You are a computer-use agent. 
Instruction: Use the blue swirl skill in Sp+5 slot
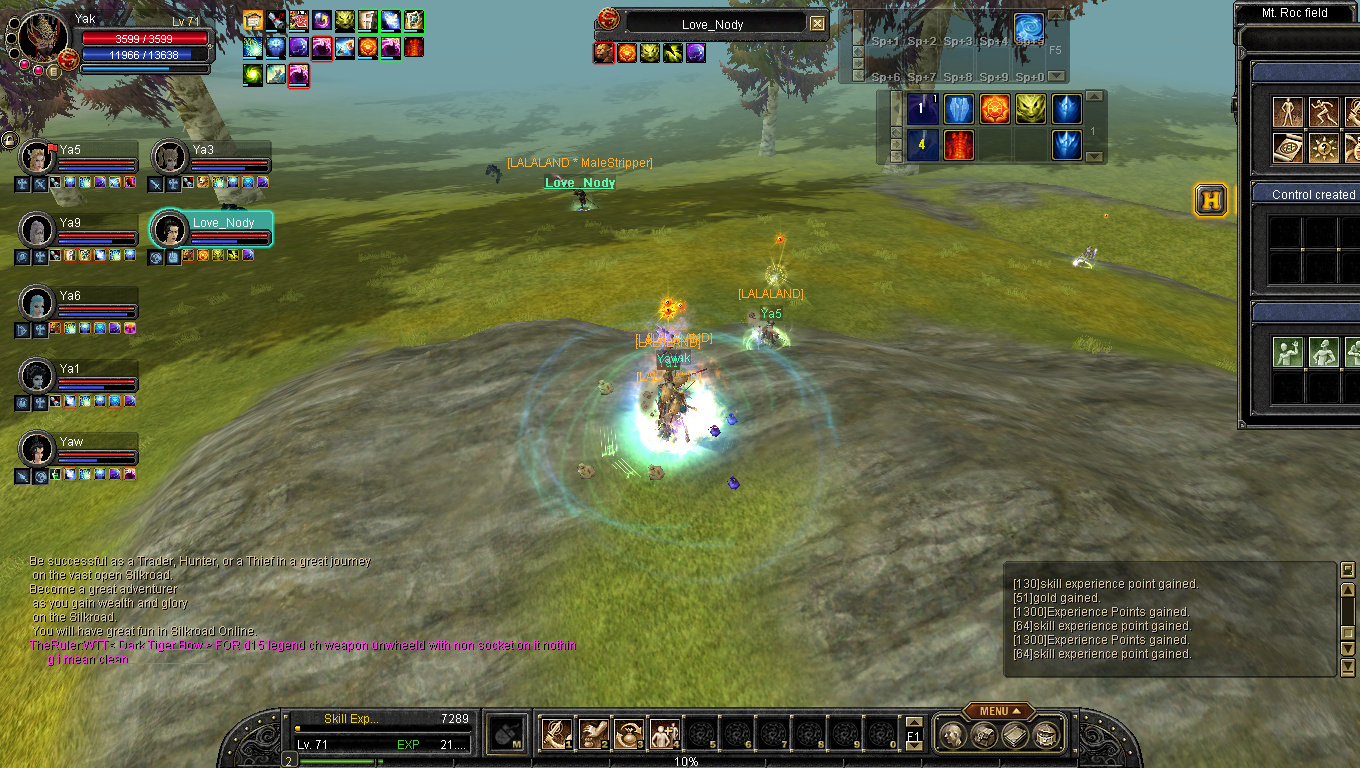(1029, 27)
